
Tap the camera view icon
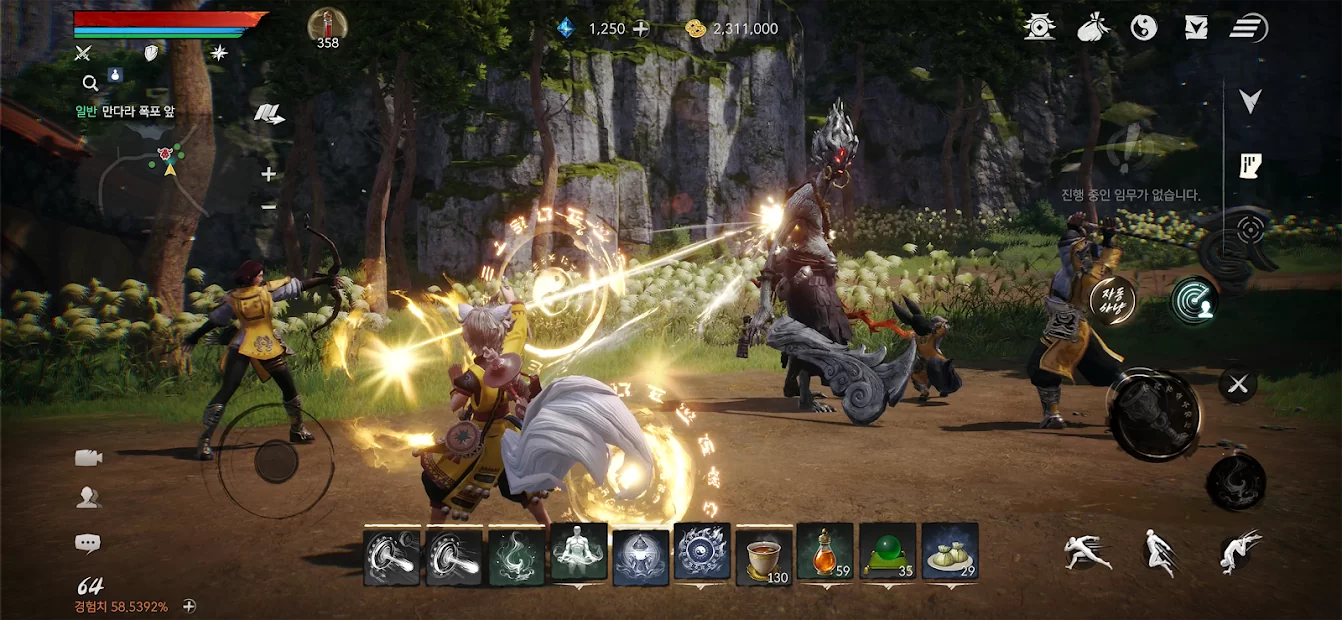click(88, 457)
